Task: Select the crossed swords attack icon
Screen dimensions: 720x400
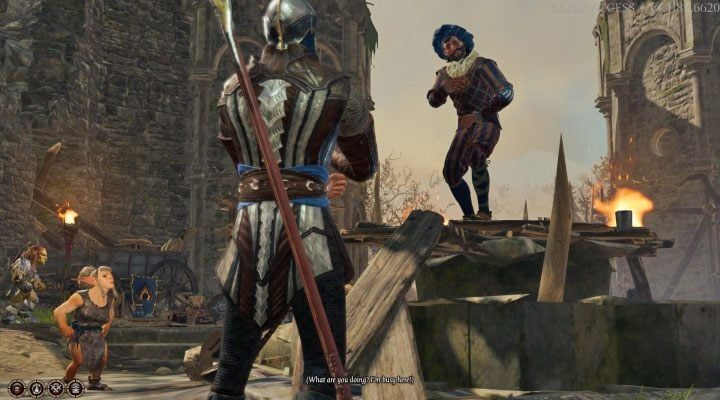Action: click(56, 388)
